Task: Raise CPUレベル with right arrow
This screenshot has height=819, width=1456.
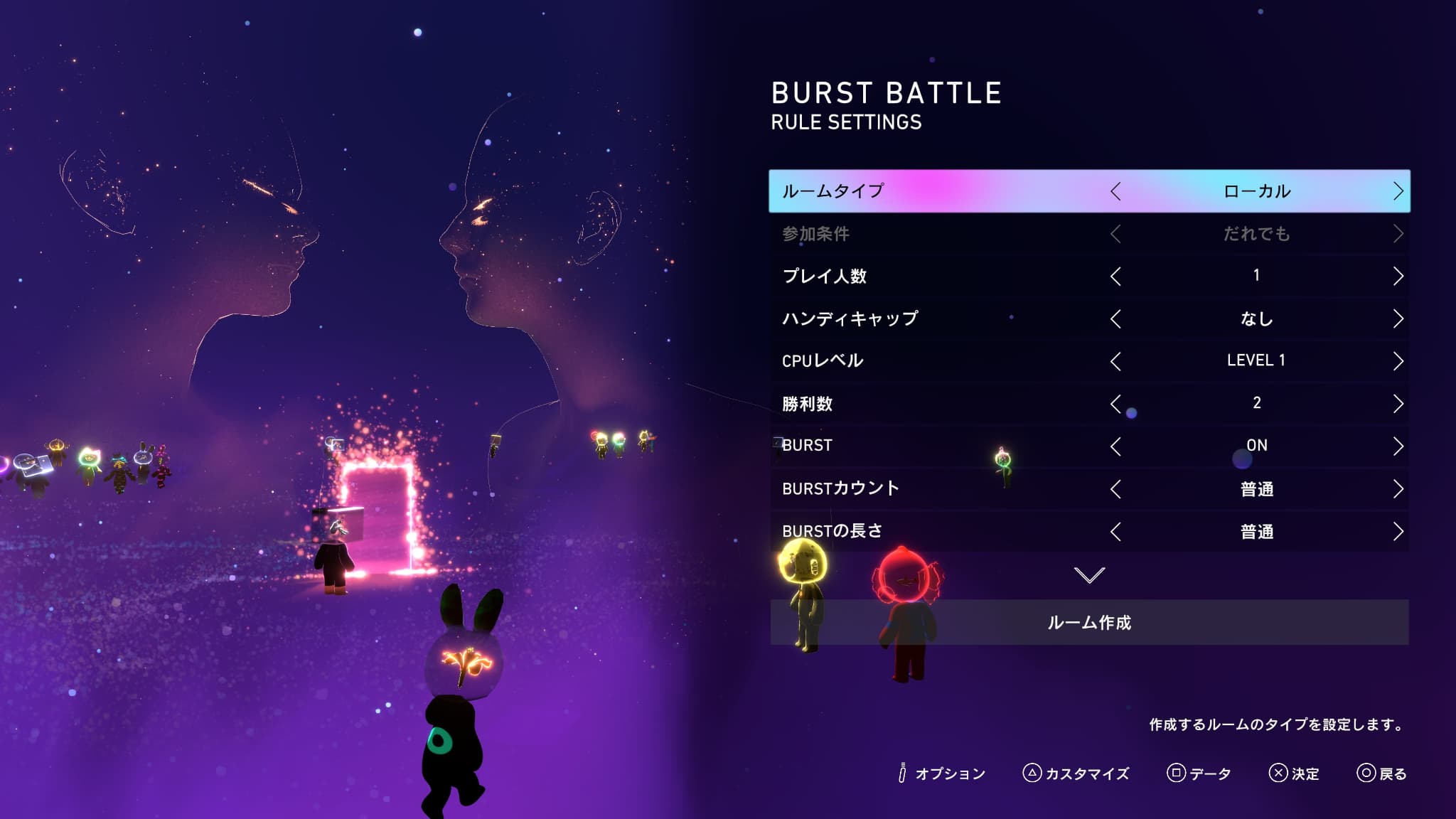Action: pyautogui.click(x=1398, y=361)
